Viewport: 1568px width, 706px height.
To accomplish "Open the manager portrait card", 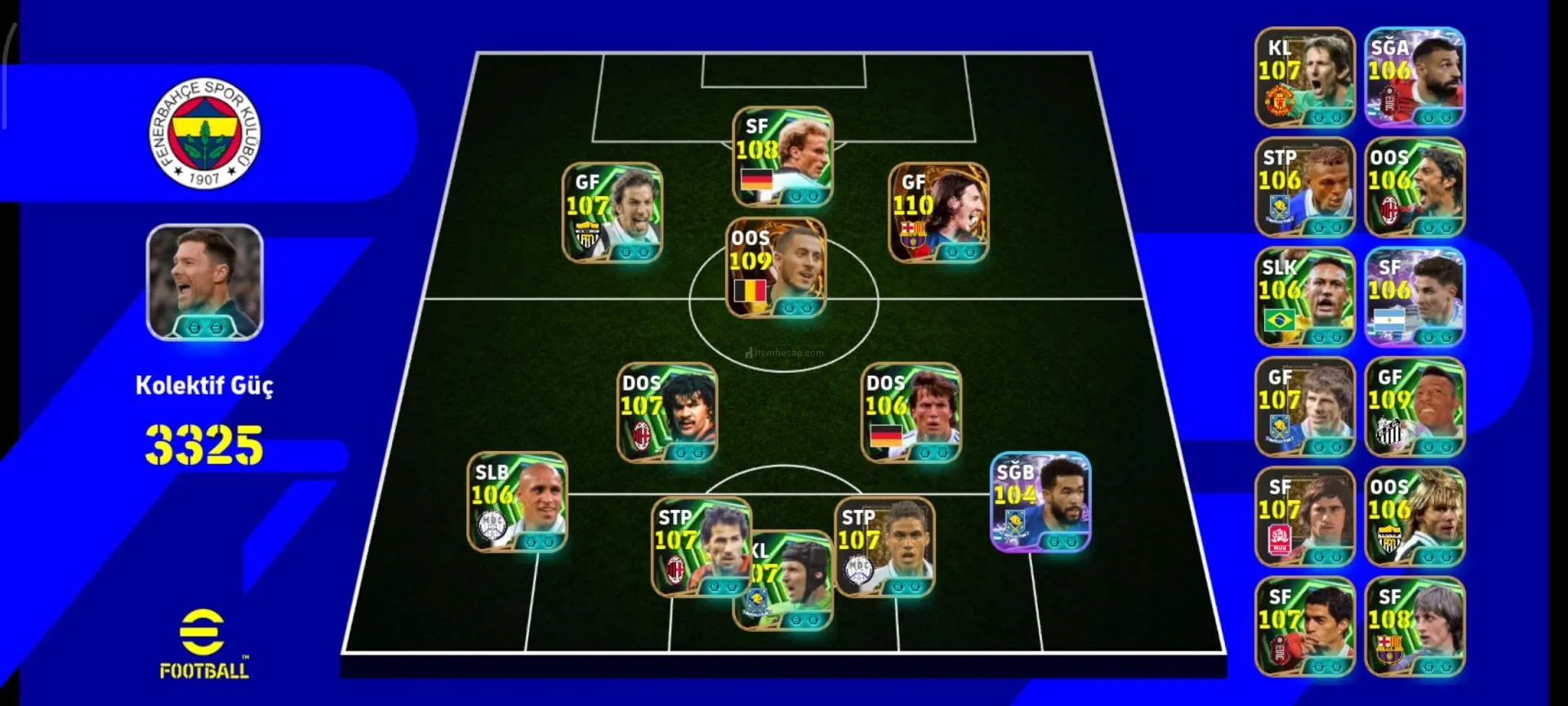I will (204, 282).
